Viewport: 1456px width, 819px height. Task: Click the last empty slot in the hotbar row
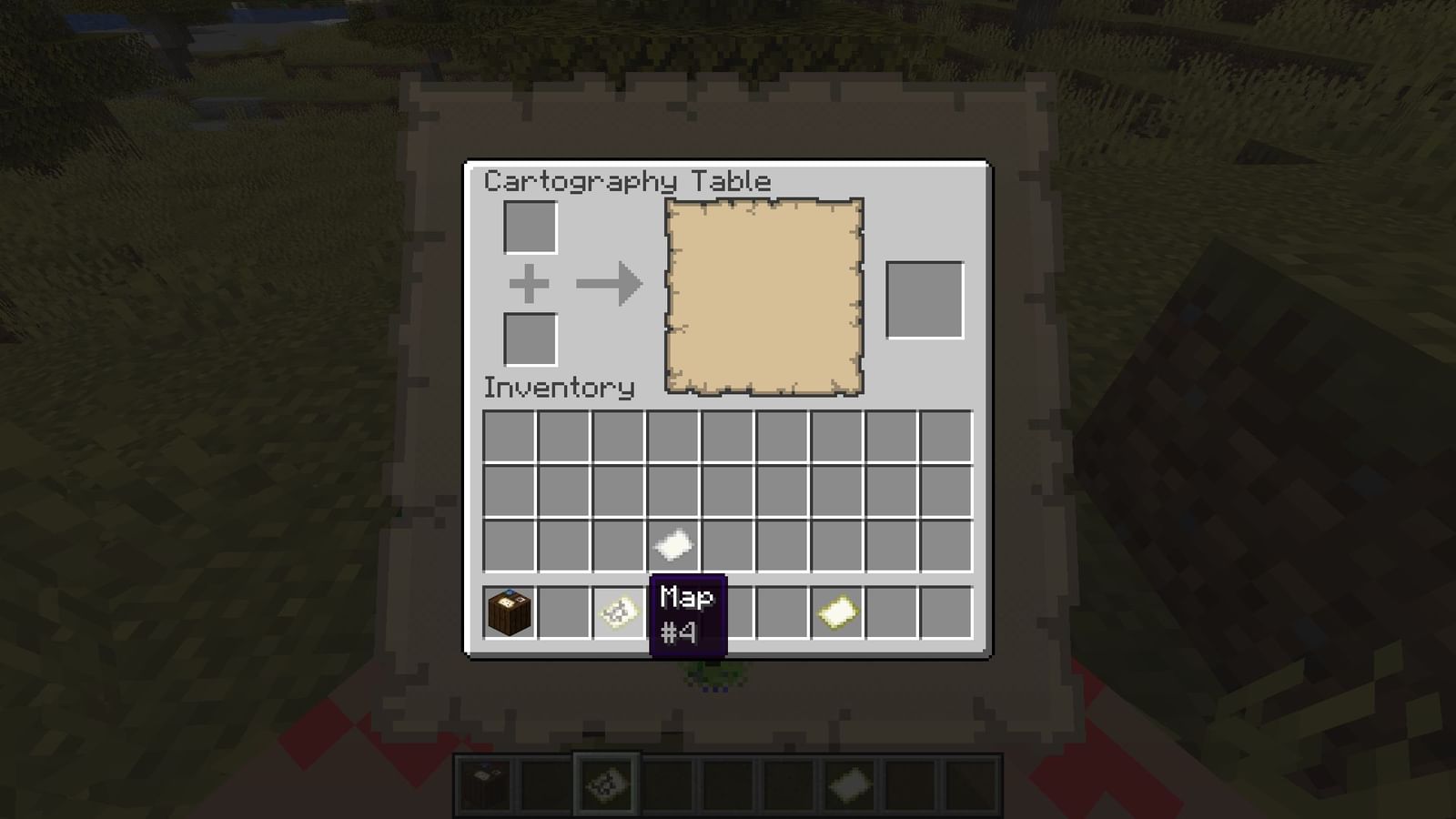[946, 612]
